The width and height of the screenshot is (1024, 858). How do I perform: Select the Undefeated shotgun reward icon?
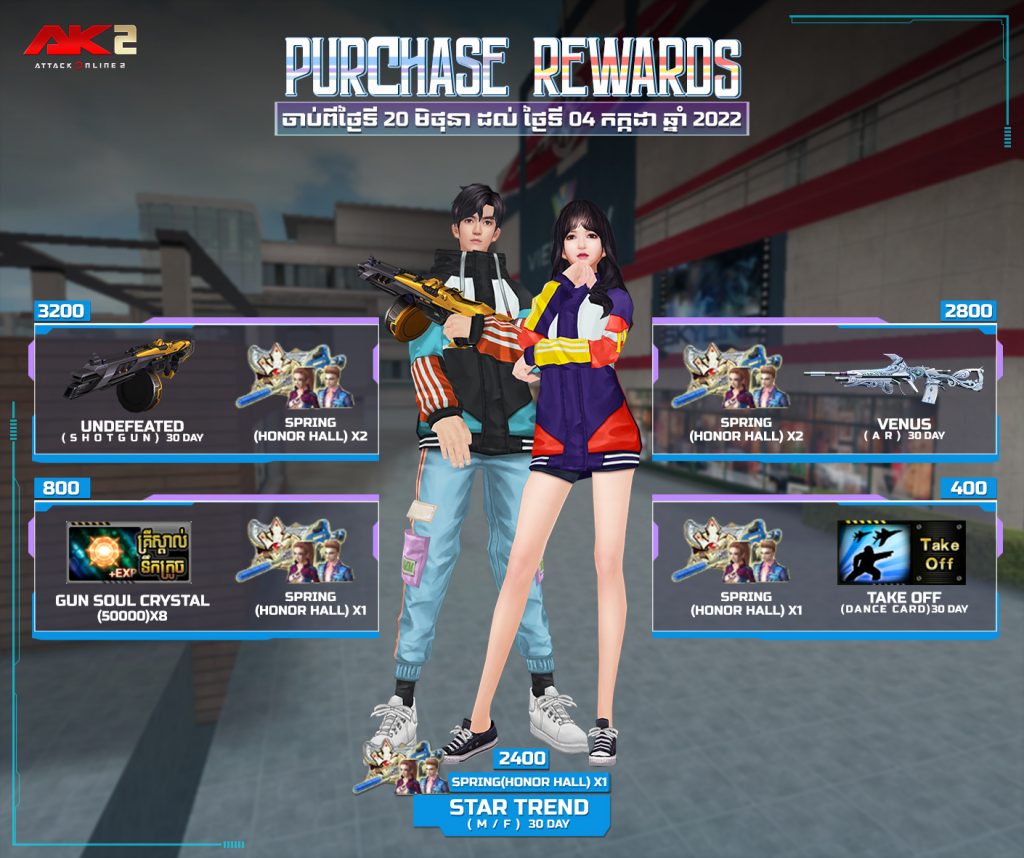pos(128,373)
